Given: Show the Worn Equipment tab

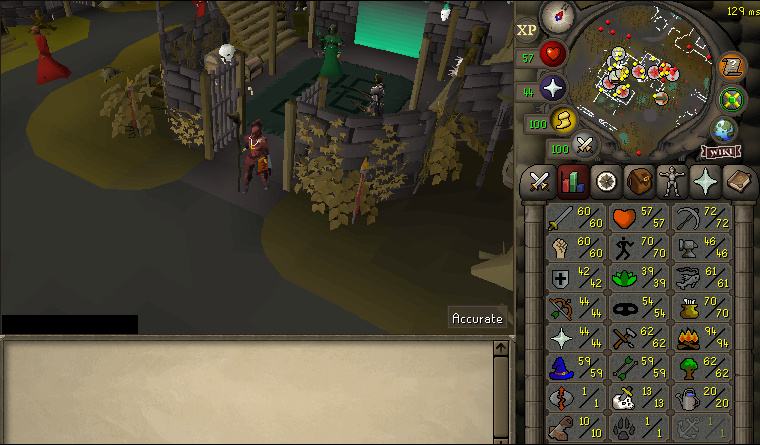Looking at the screenshot, I should click(670, 181).
